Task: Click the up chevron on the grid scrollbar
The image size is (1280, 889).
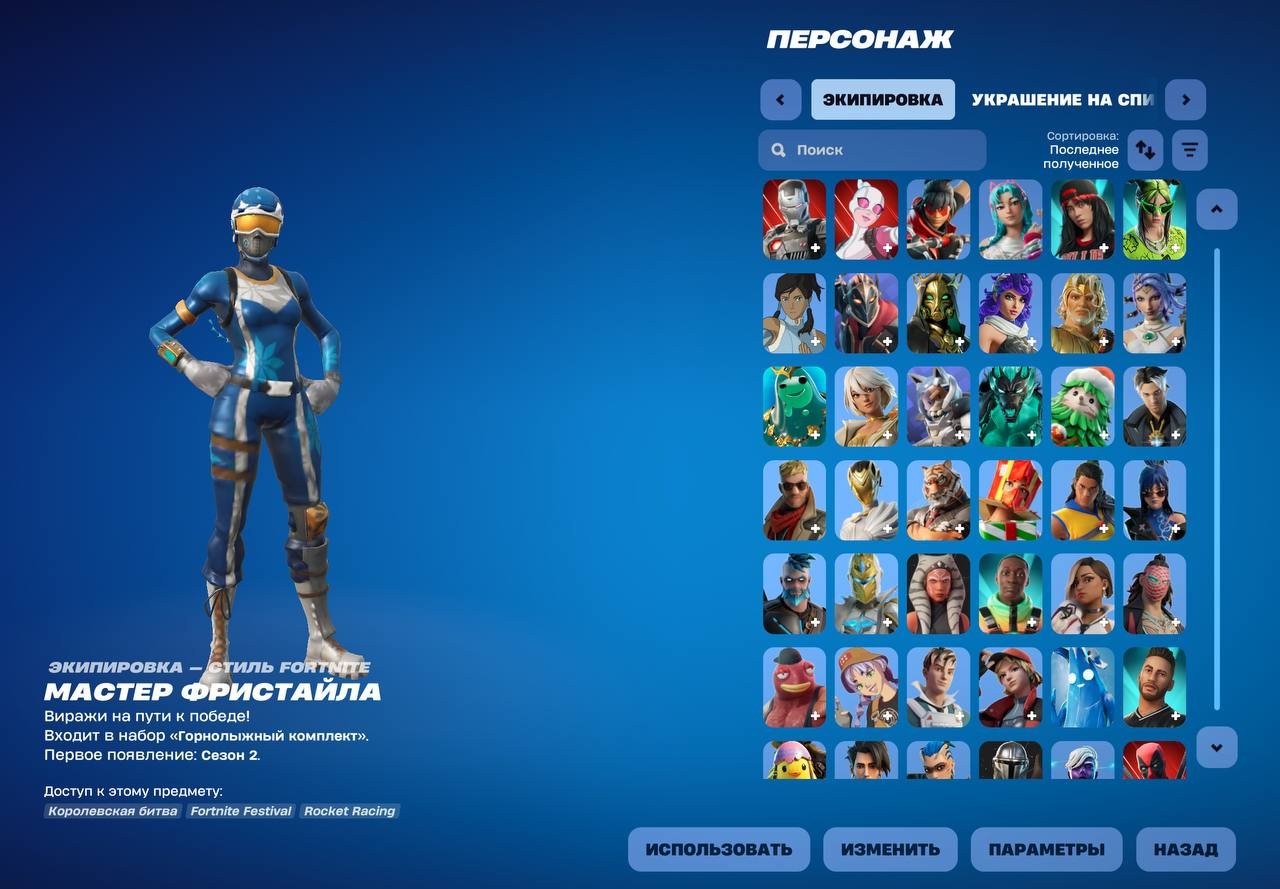Action: coord(1216,208)
